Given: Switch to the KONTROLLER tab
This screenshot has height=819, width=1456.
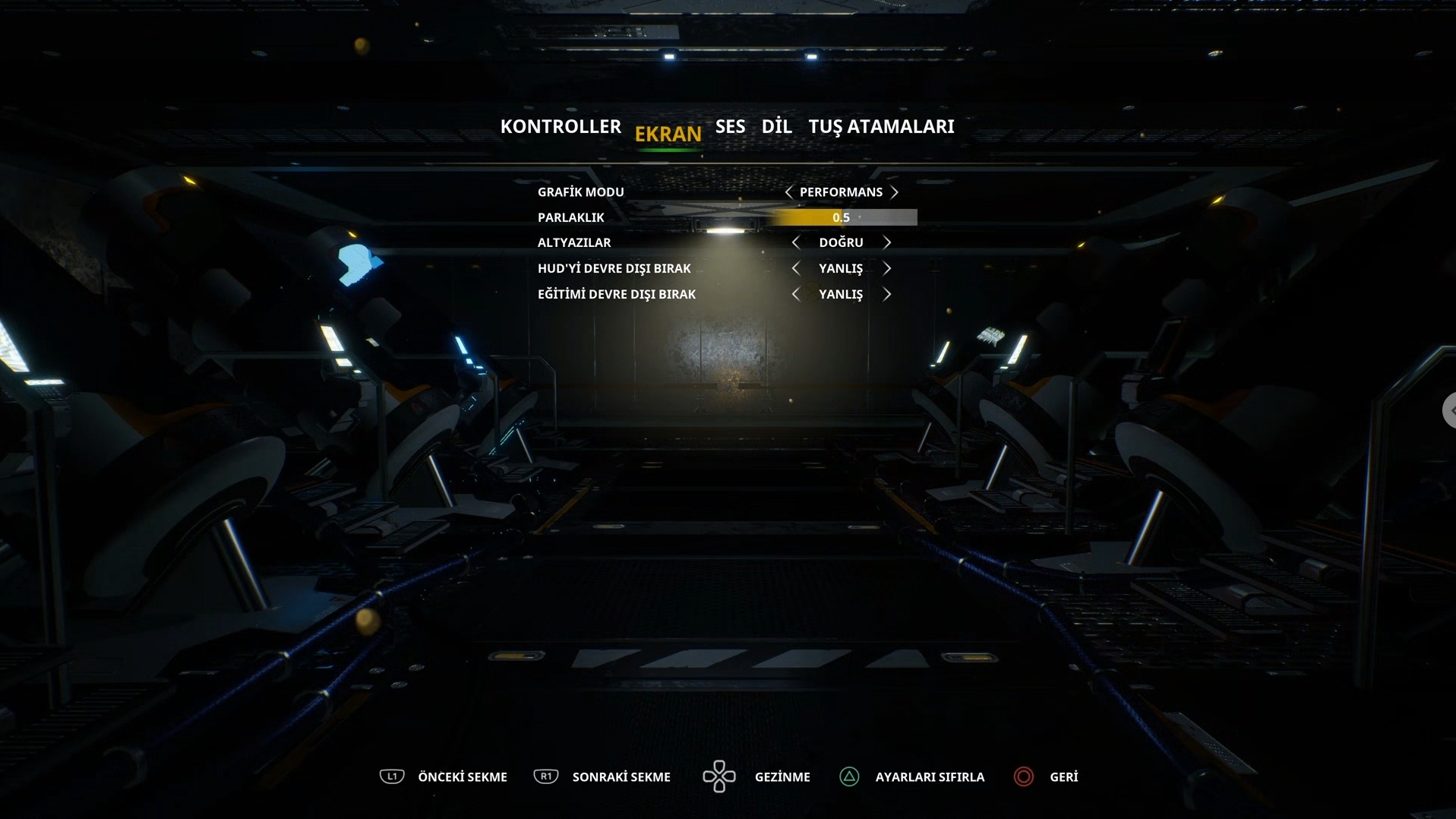Looking at the screenshot, I should tap(561, 127).
